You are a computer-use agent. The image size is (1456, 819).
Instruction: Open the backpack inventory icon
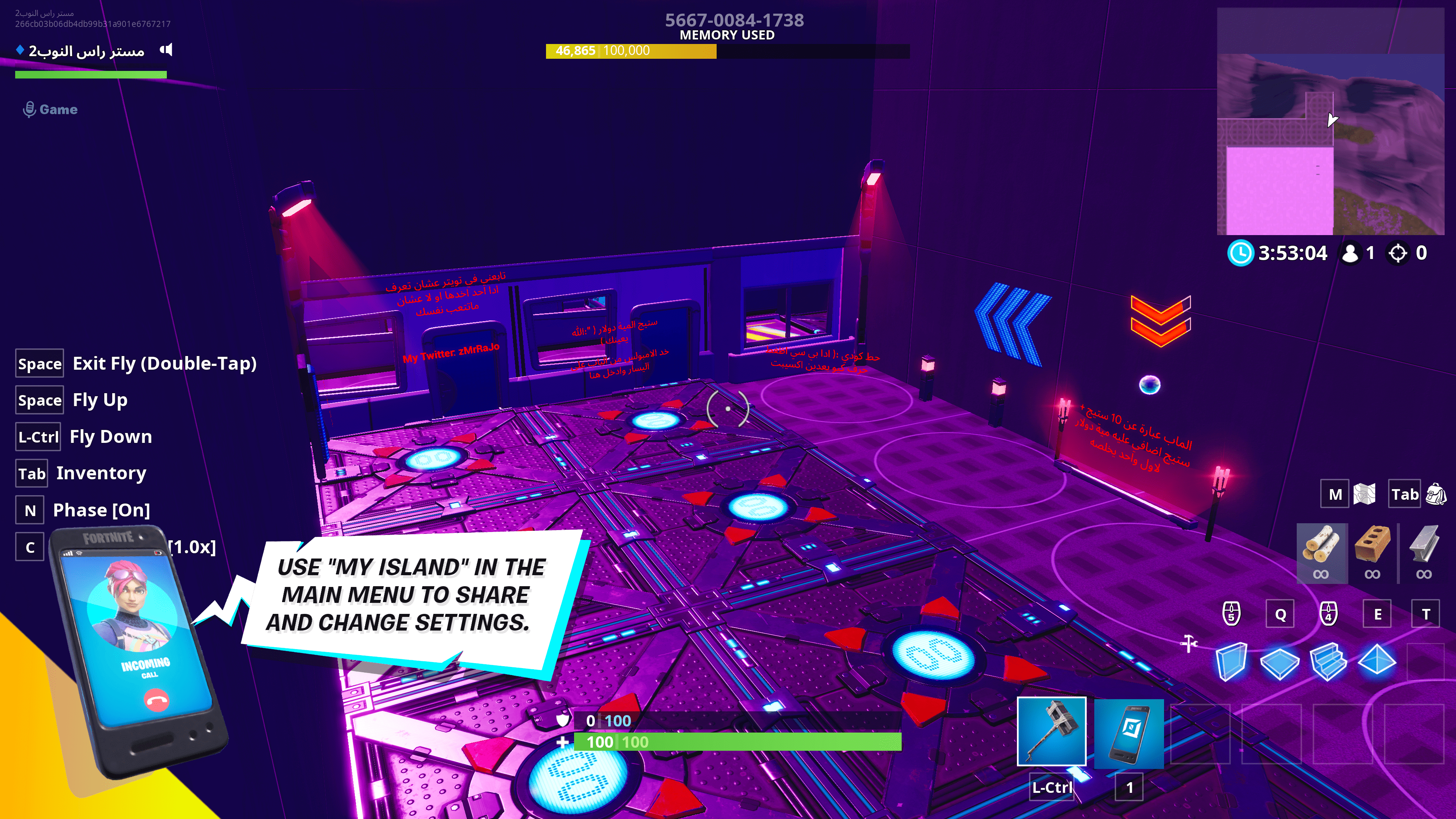coord(1436,494)
